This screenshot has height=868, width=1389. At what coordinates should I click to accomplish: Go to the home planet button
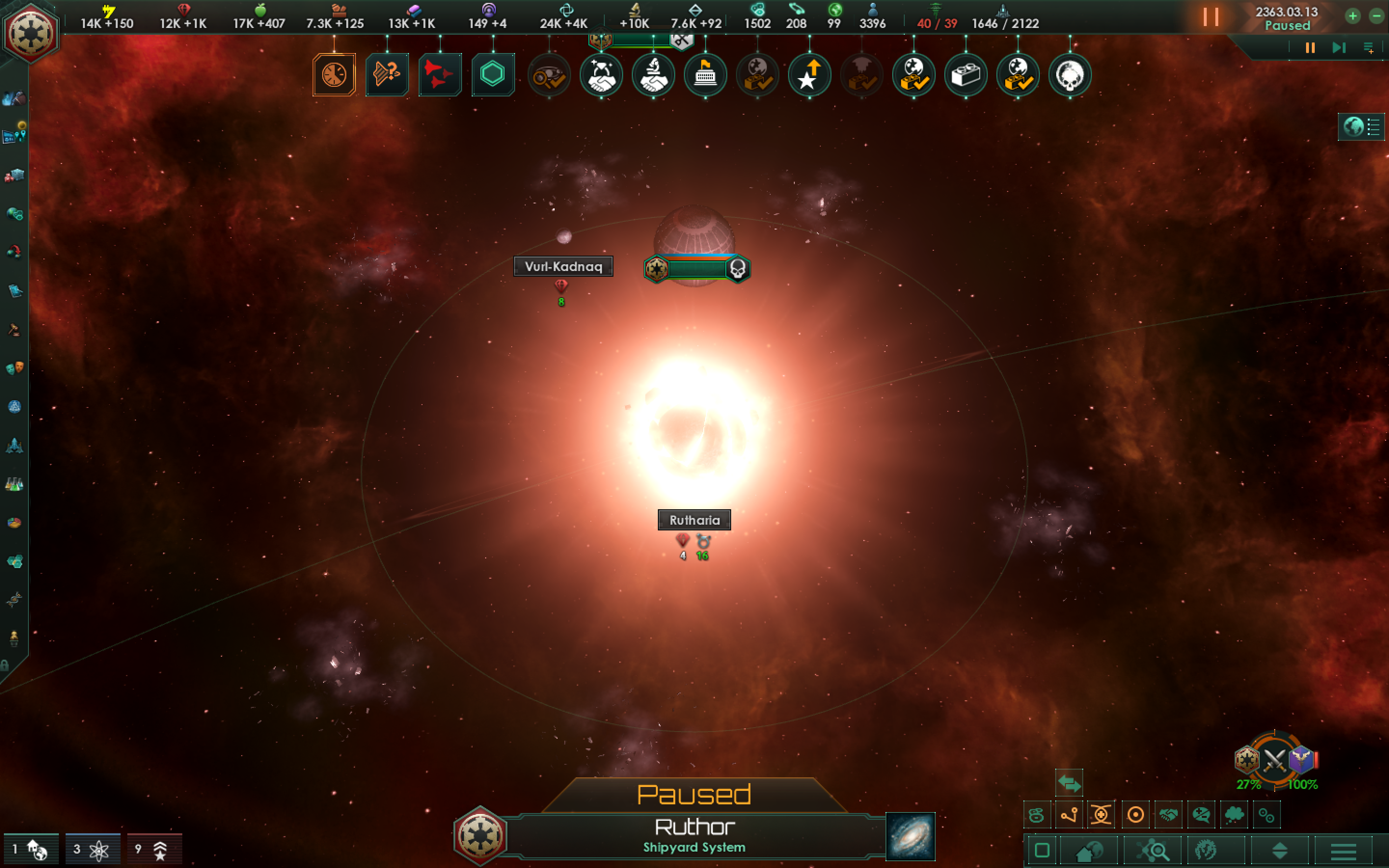pyautogui.click(x=1088, y=851)
